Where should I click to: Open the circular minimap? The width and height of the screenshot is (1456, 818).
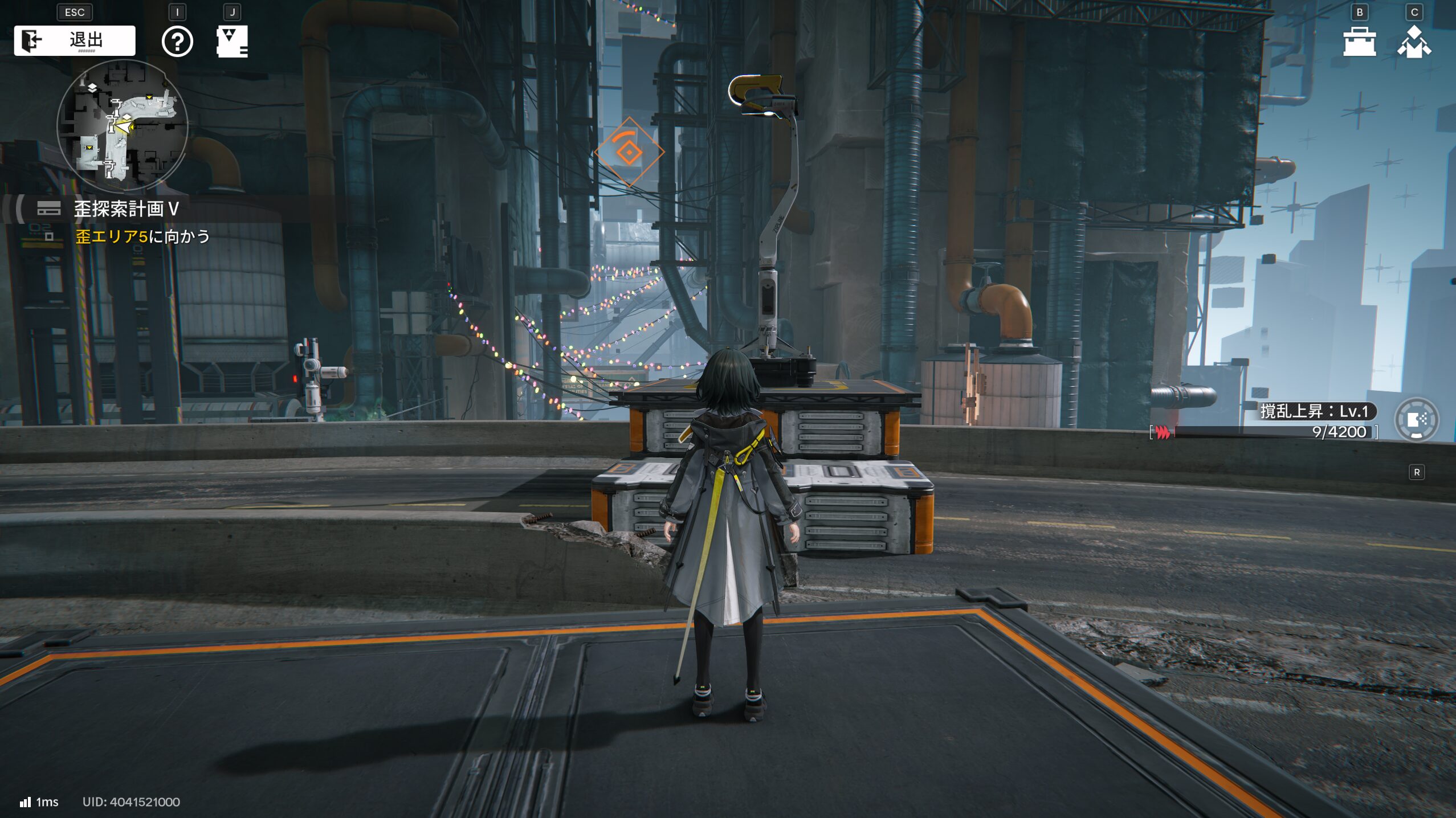(123, 125)
